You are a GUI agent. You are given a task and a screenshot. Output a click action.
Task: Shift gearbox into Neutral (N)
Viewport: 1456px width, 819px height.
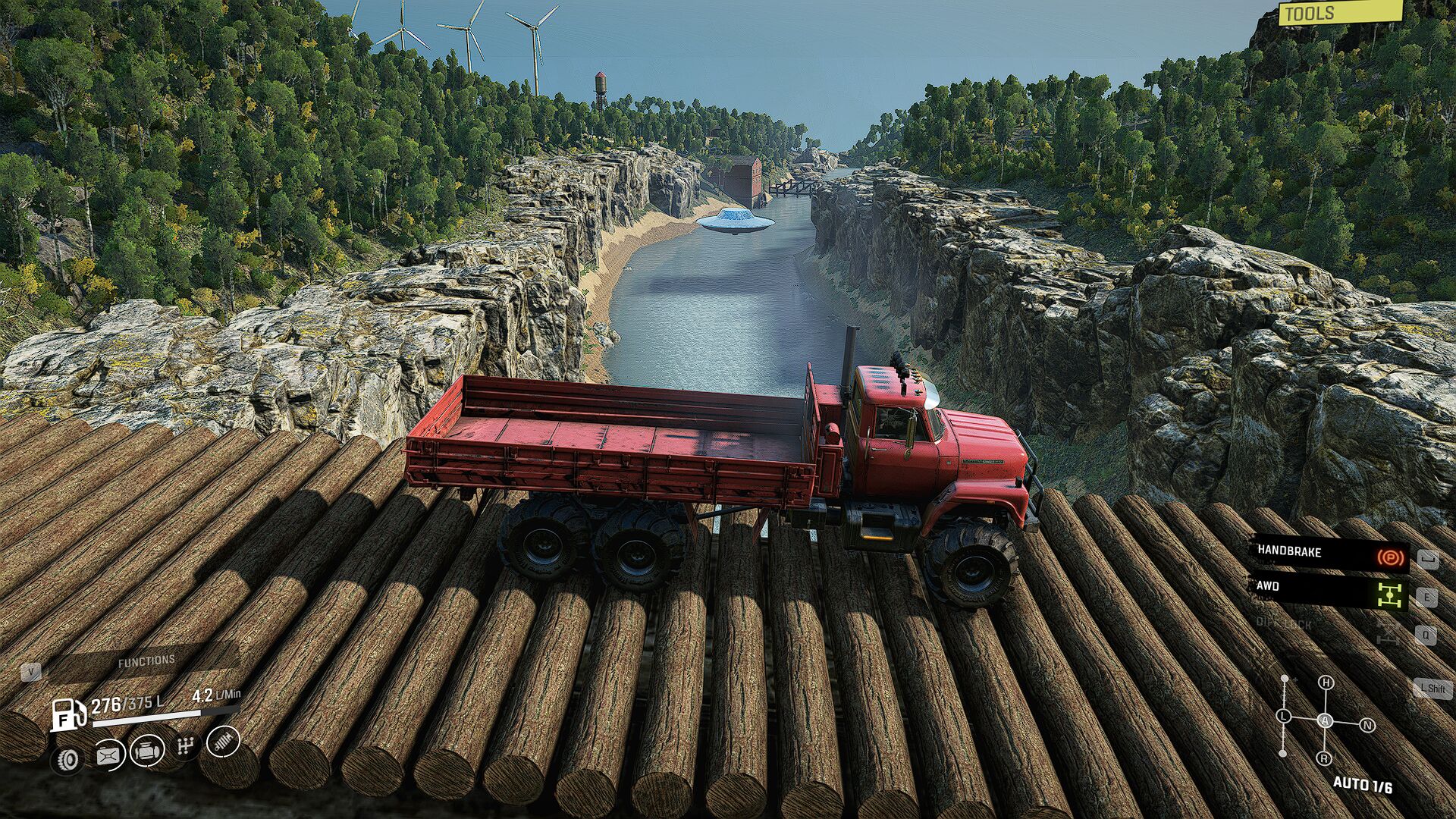(1367, 726)
